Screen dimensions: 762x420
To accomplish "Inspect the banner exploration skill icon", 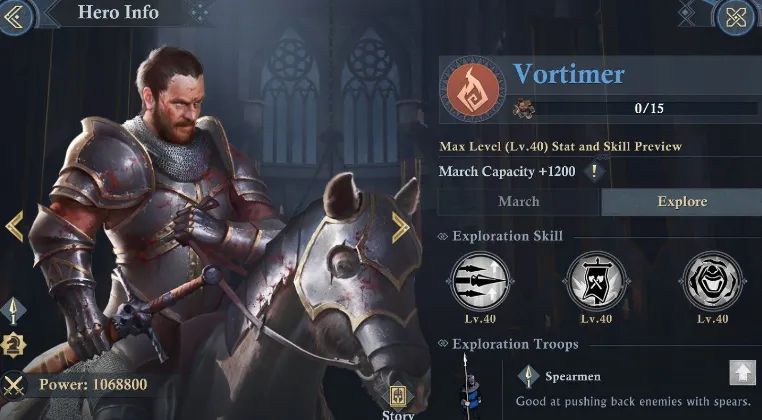I will 596,280.
